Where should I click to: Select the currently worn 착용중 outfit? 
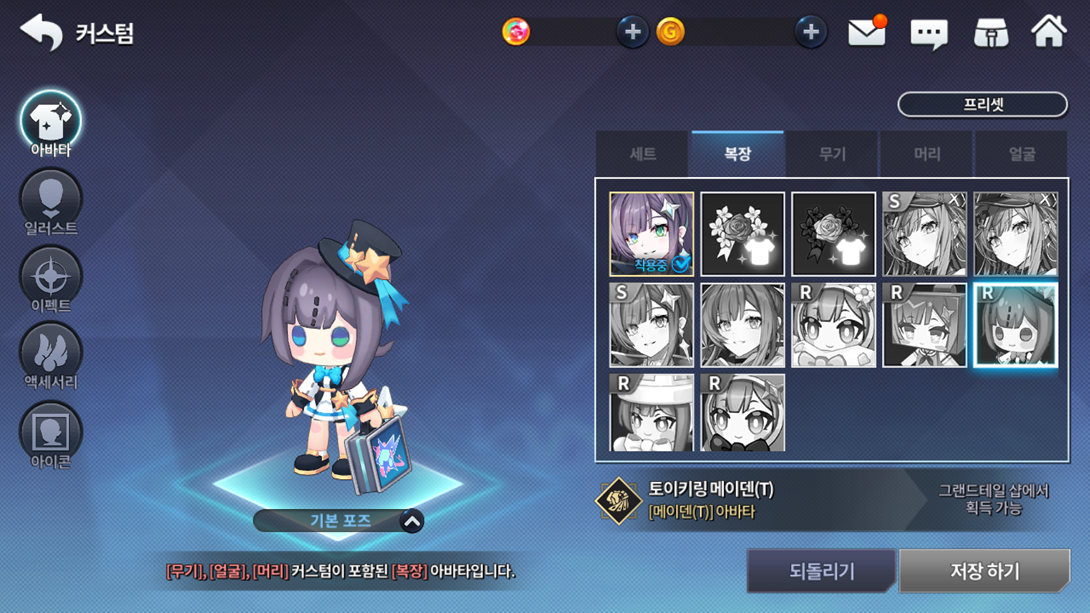tap(651, 234)
